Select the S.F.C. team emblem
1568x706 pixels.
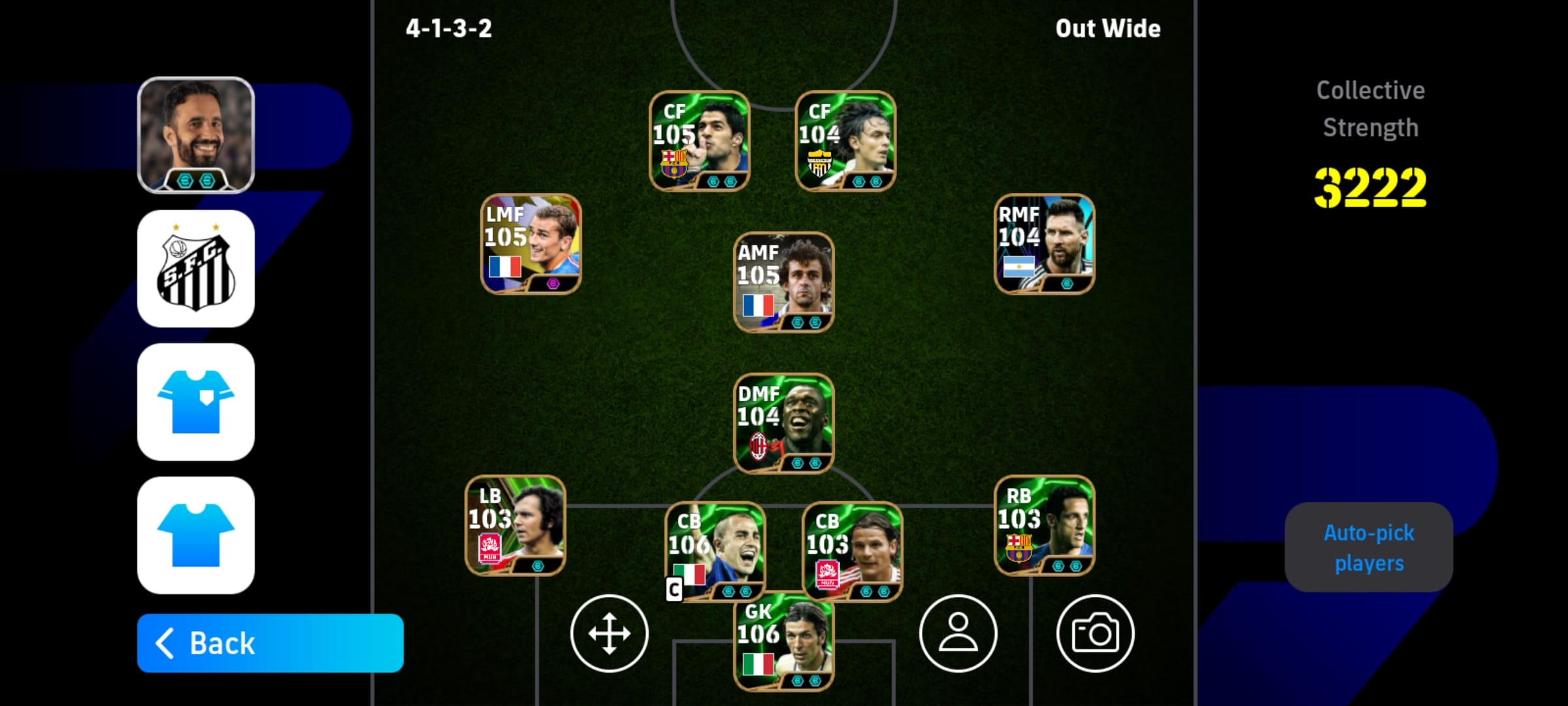[x=196, y=269]
